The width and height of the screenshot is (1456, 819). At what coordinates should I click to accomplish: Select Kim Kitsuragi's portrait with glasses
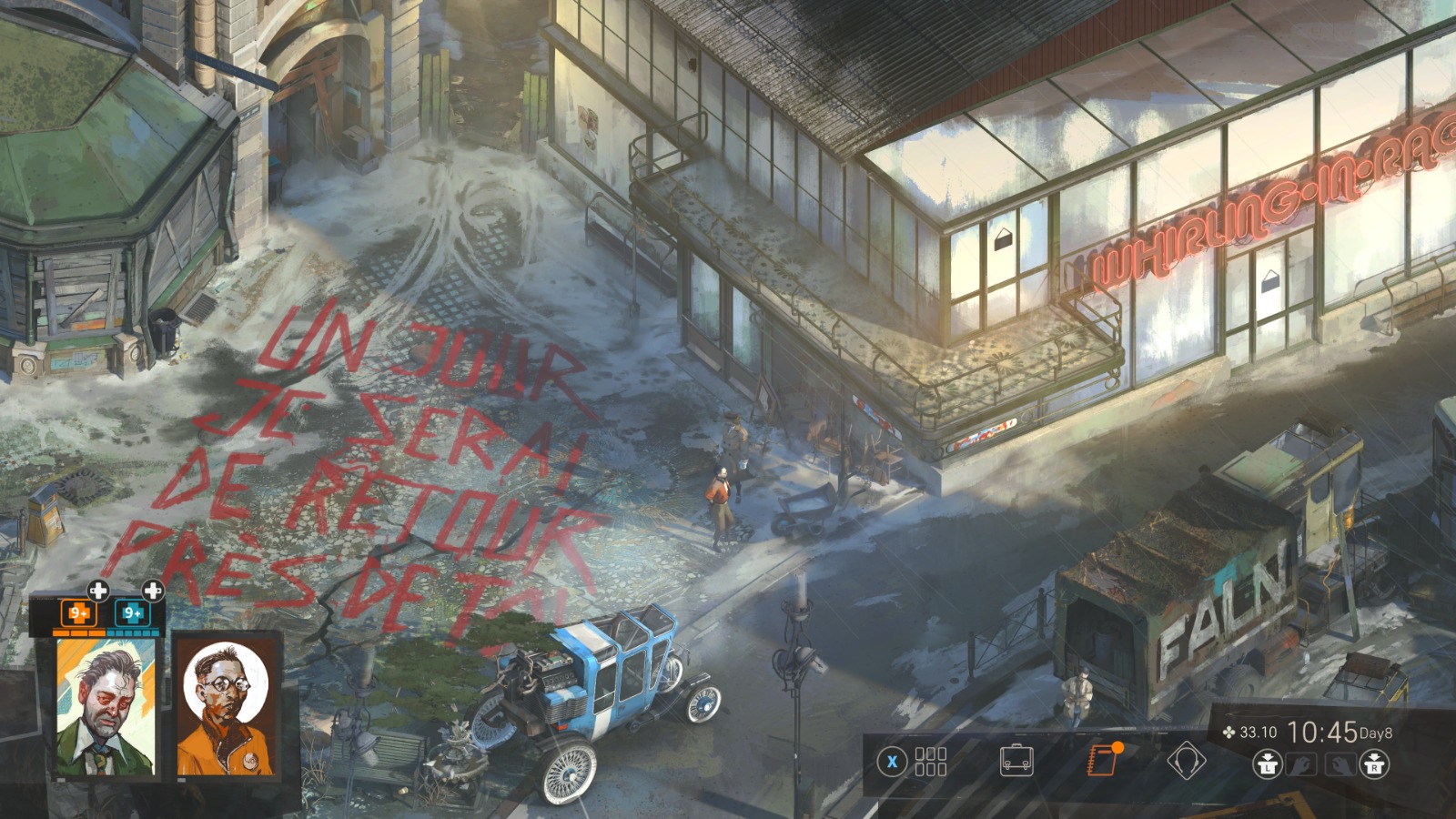225,708
